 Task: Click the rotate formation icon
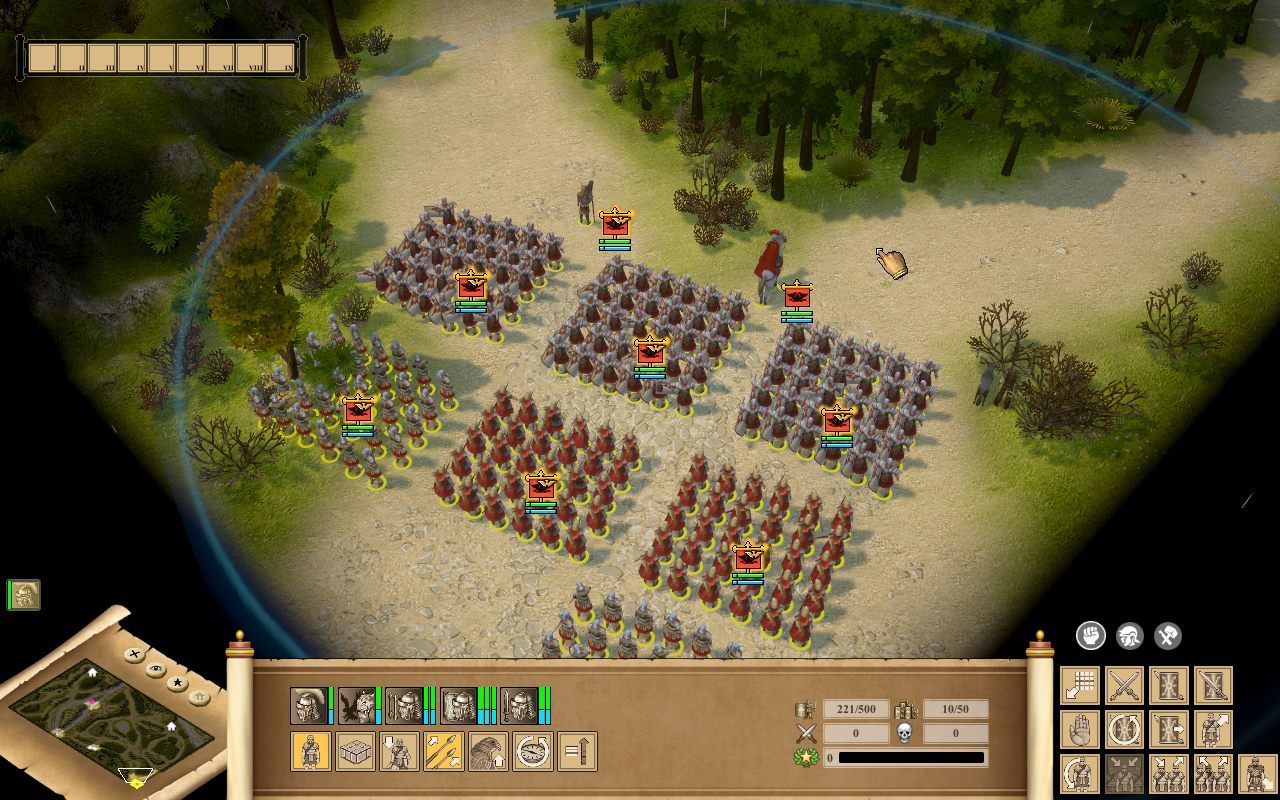coord(1125,730)
